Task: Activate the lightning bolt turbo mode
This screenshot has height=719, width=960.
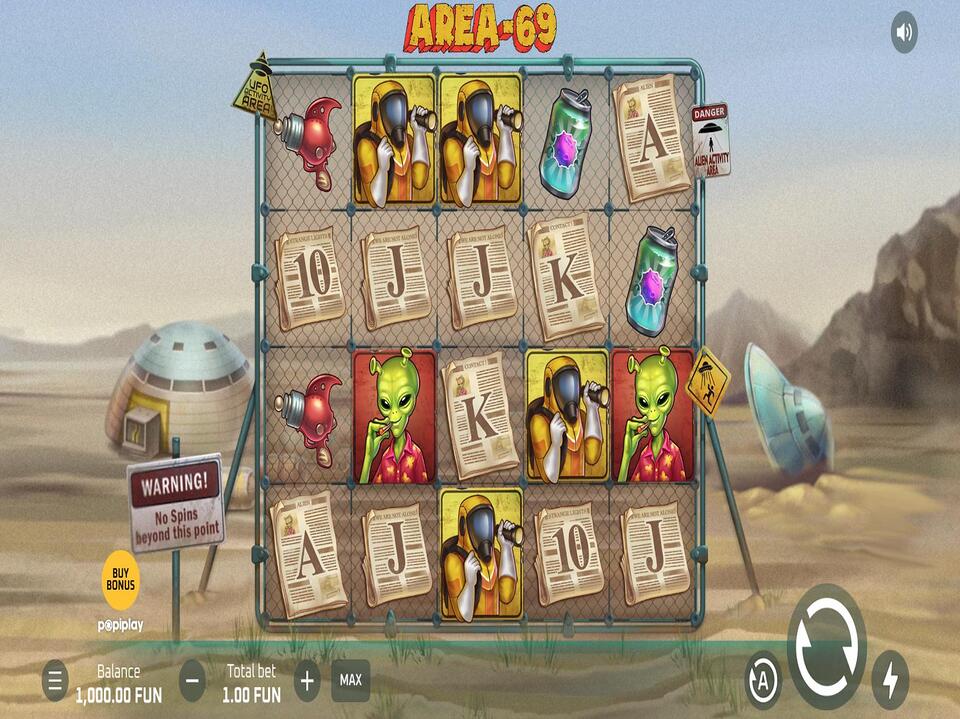Action: 889,680
